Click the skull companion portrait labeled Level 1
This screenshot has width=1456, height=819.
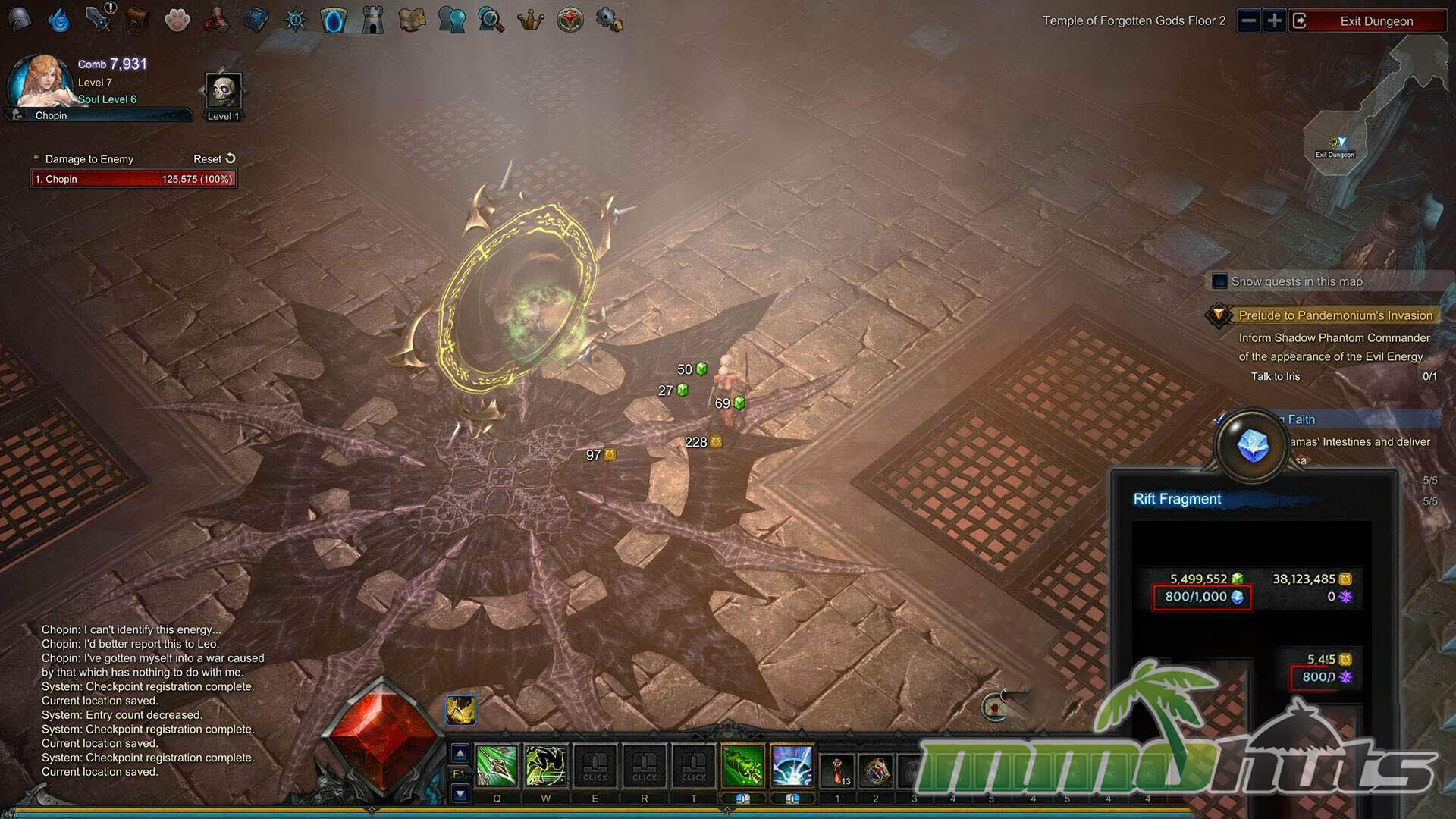coord(224,92)
